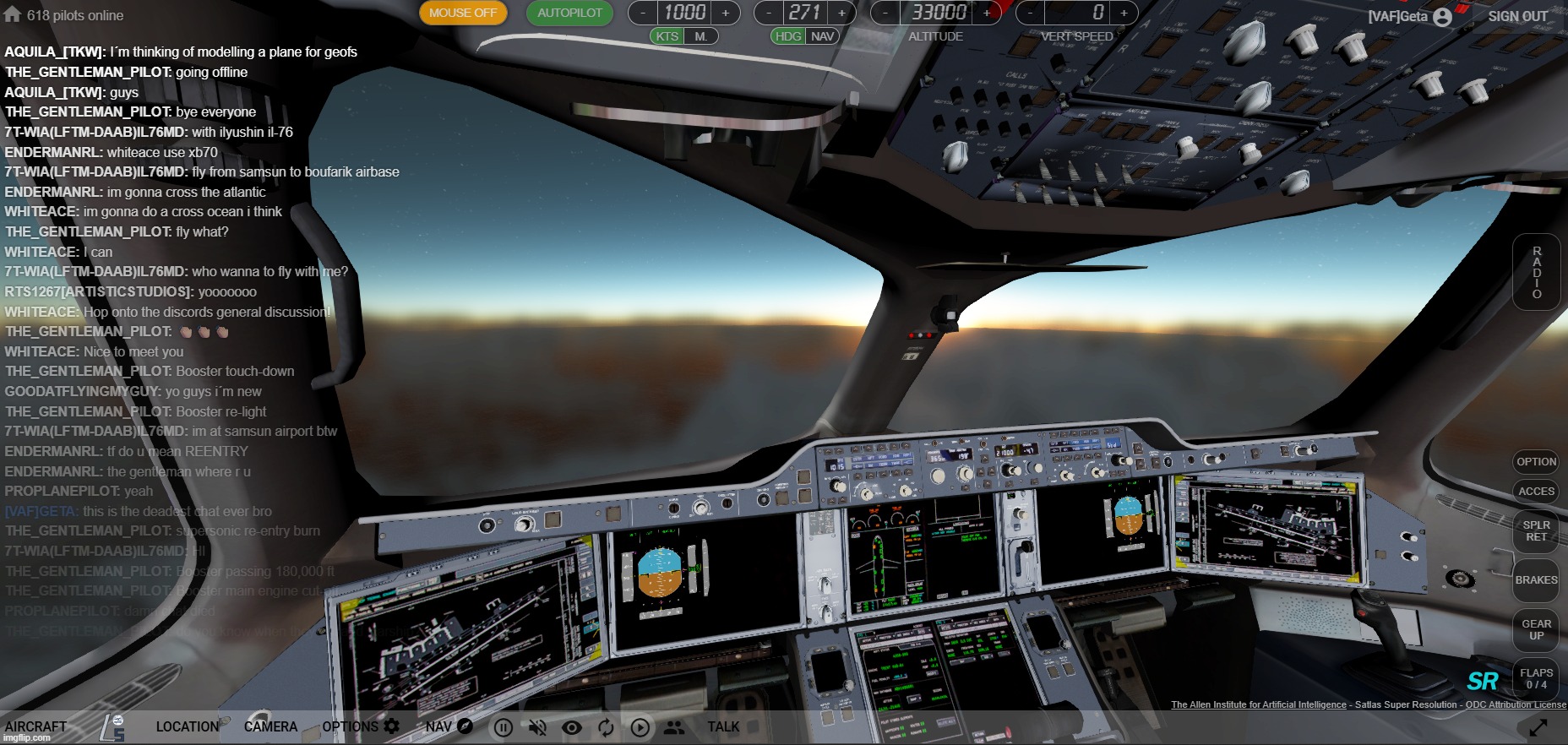The image size is (1568, 745).
Task: Increase autopilot speed with plus button
Action: click(725, 13)
